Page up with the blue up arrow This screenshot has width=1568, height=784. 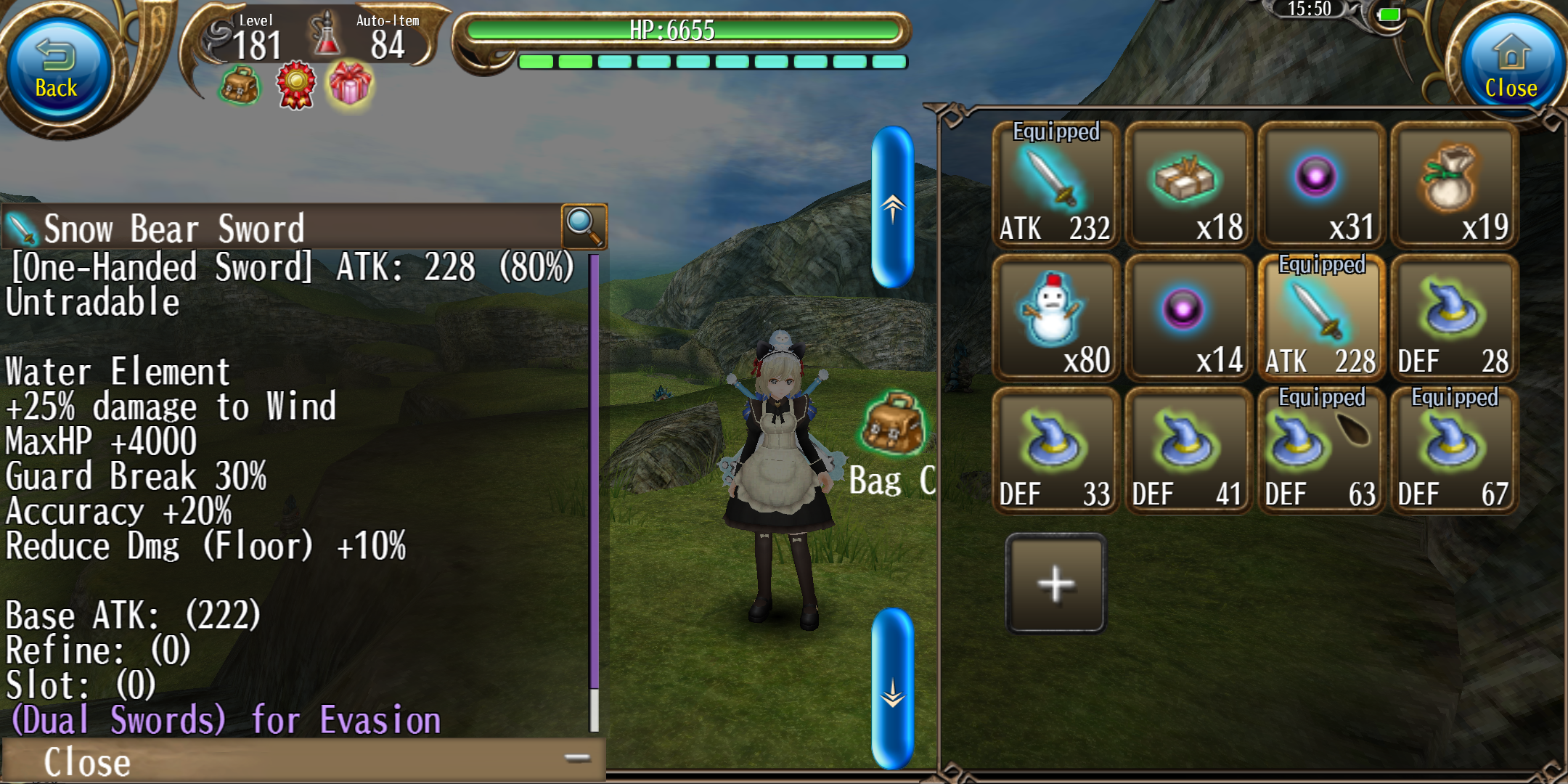tap(892, 208)
